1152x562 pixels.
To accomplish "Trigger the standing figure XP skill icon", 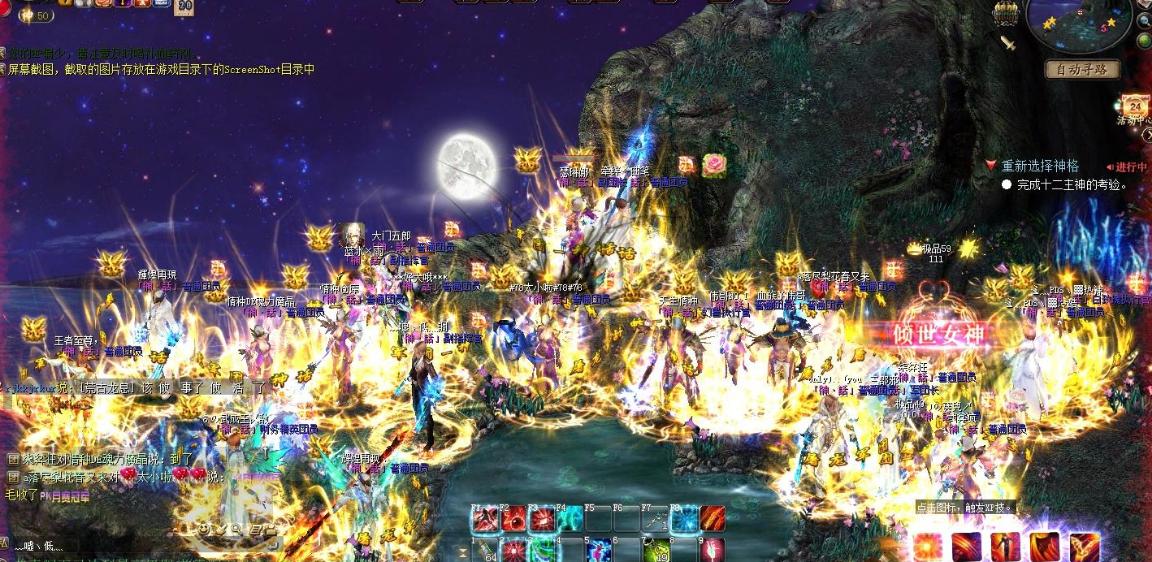I will coord(1005,547).
